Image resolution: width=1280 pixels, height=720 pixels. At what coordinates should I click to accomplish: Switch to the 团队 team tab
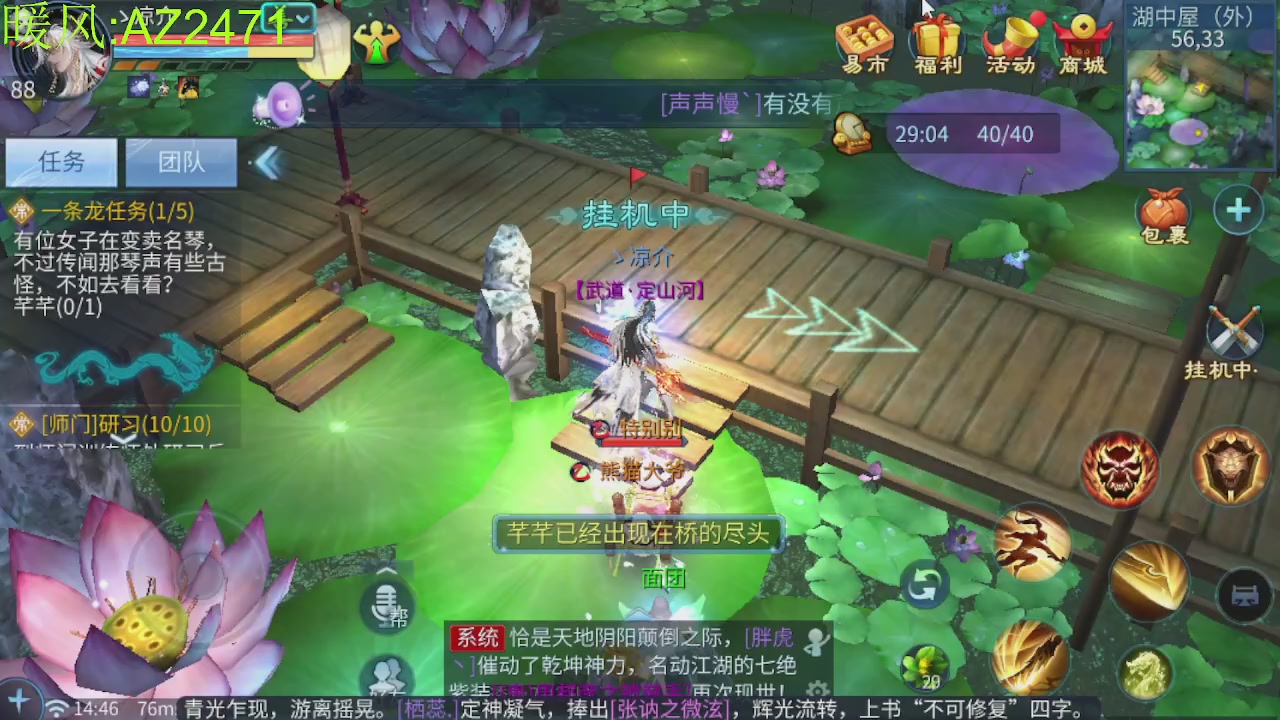pos(180,162)
